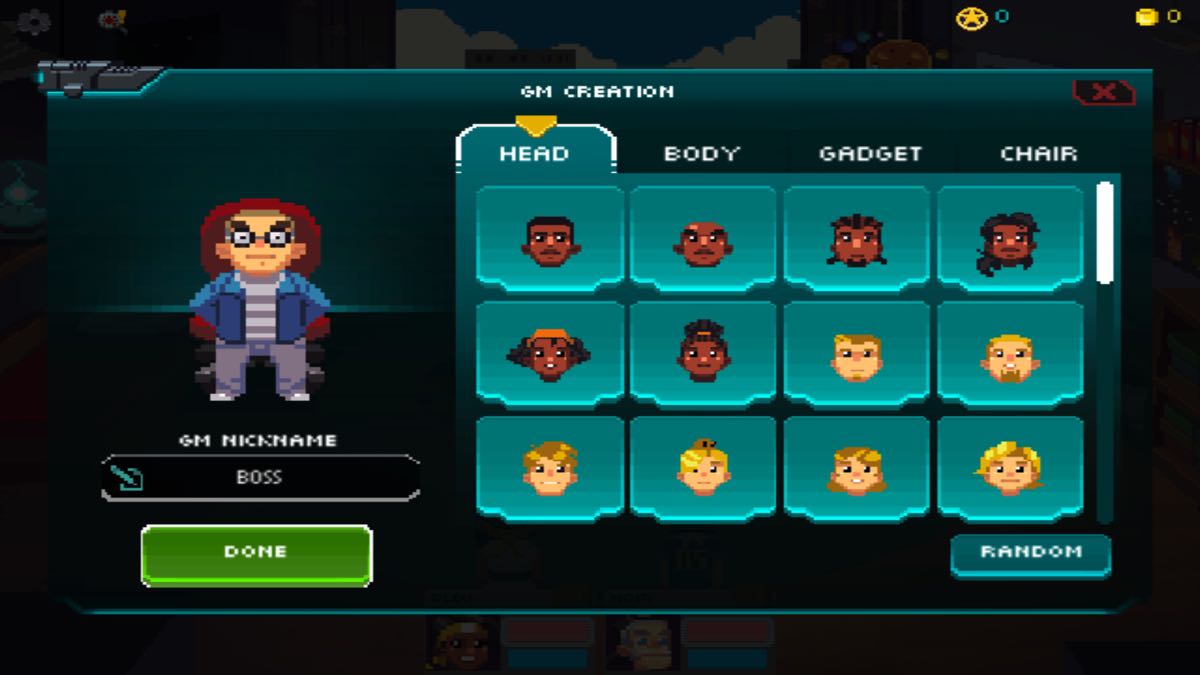Confirm character with the green Done button
This screenshot has height=675, width=1200.
coord(256,554)
